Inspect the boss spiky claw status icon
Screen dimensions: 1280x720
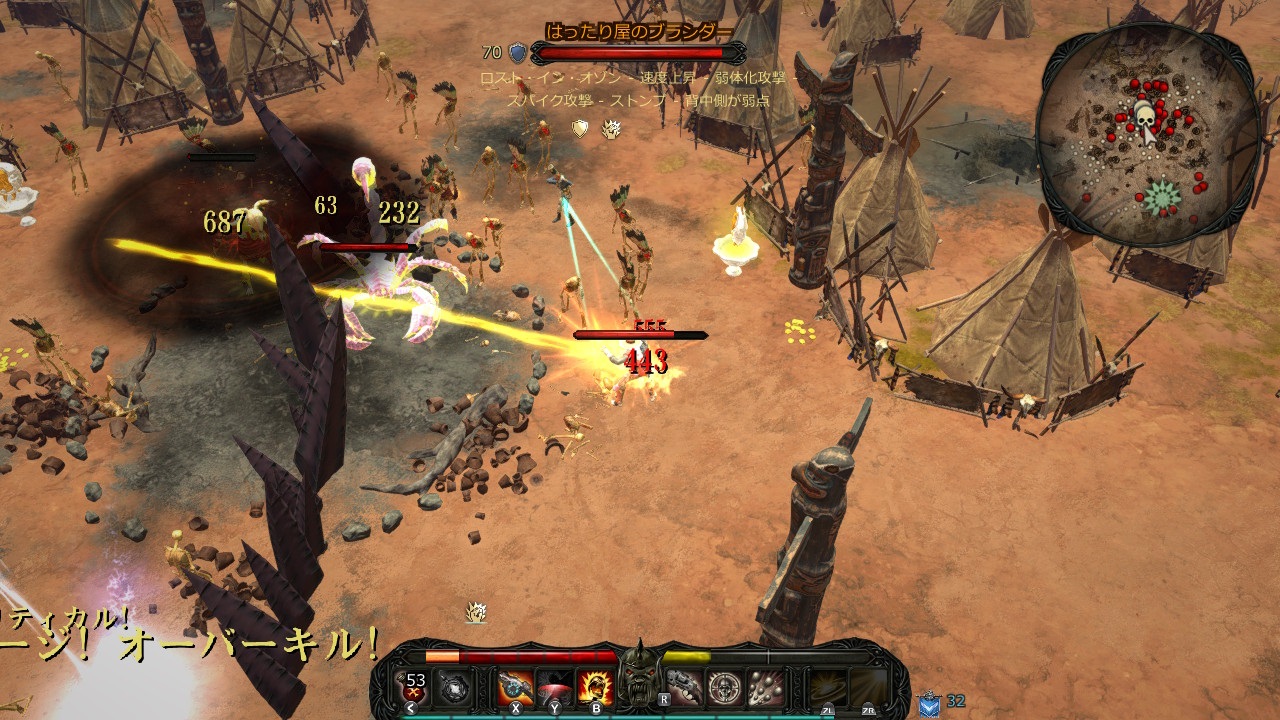611,128
